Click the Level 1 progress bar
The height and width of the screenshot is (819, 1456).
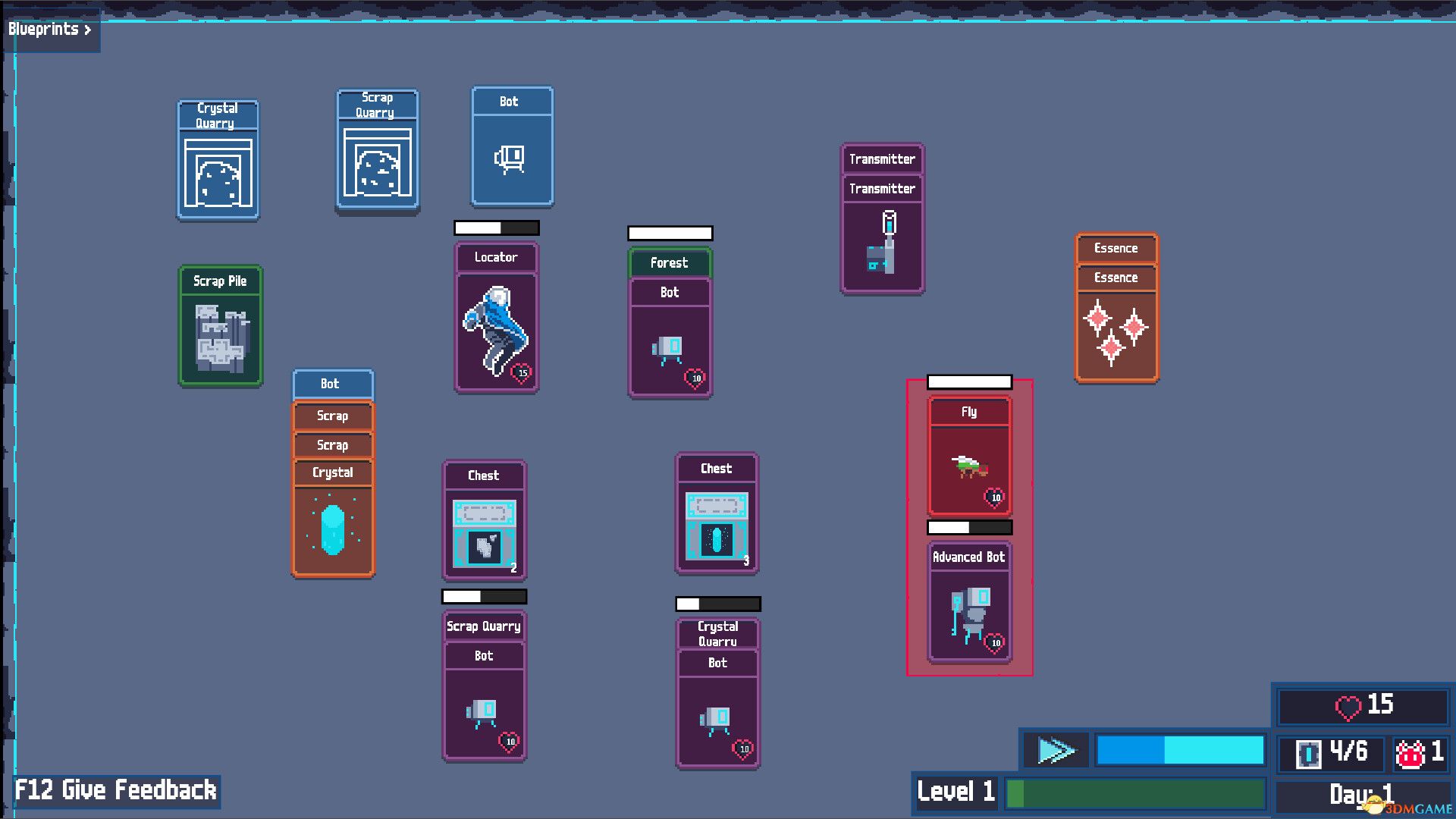tap(1137, 793)
